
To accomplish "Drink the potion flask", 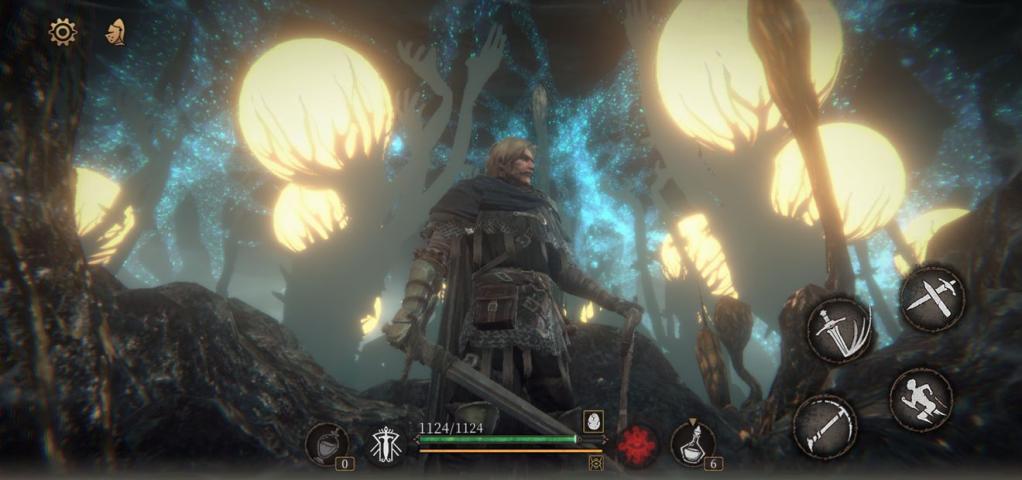I will point(692,444).
